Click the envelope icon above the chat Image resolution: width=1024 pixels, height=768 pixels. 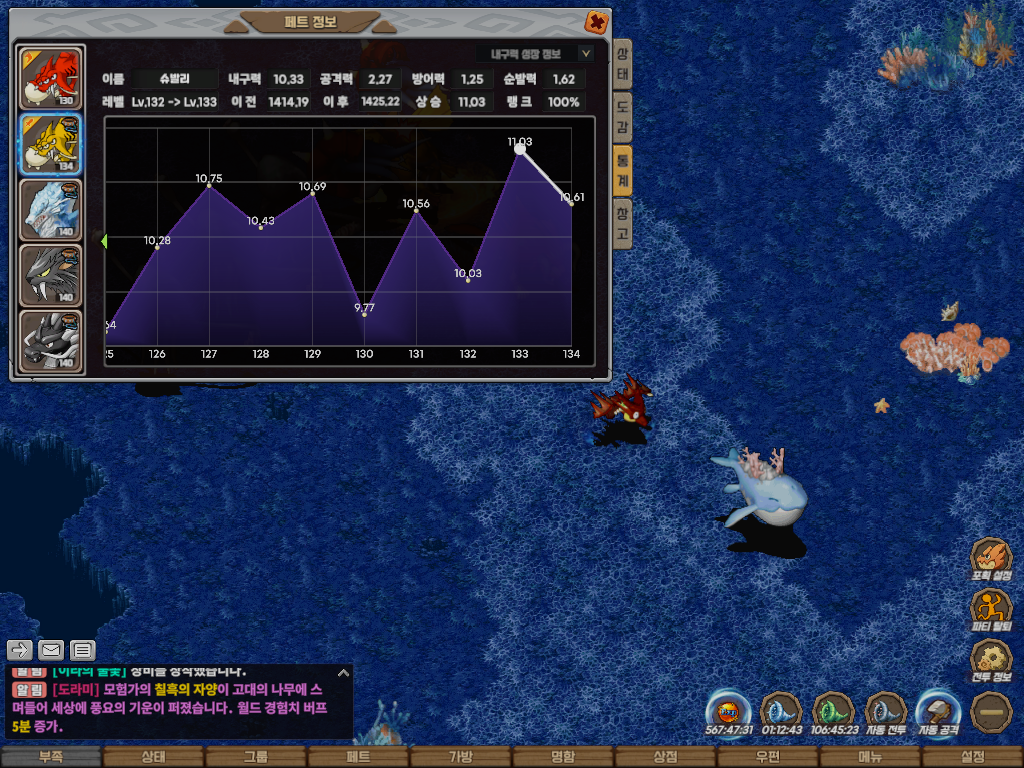coord(51,650)
